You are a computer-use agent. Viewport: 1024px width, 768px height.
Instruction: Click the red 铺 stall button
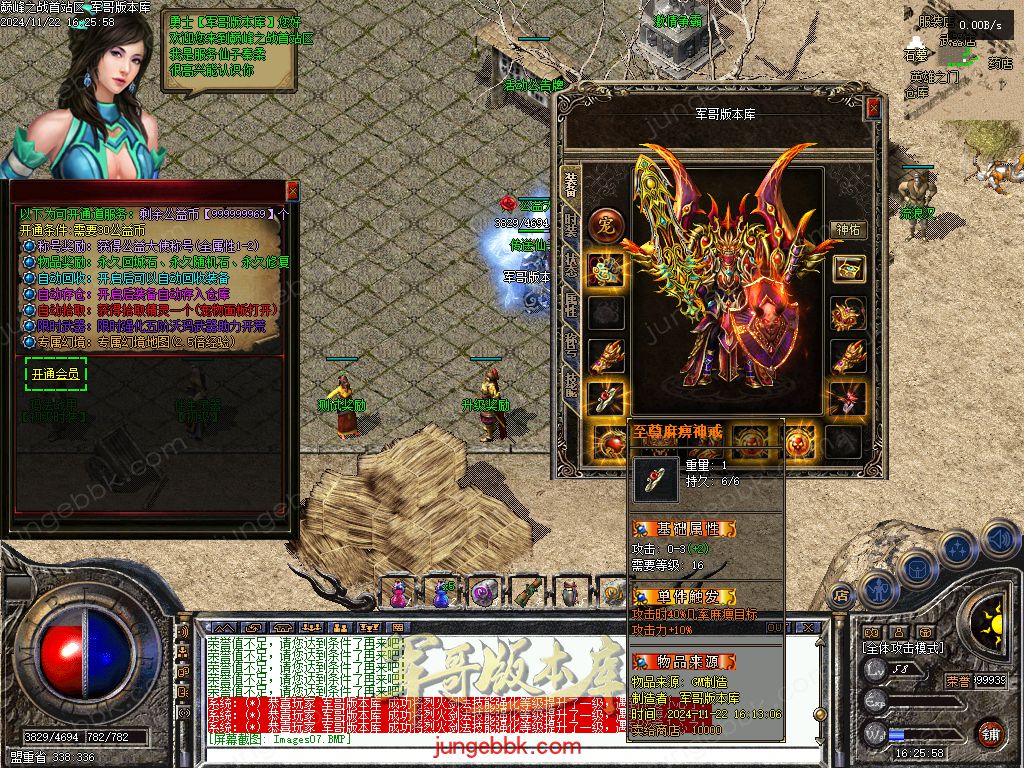click(x=990, y=733)
